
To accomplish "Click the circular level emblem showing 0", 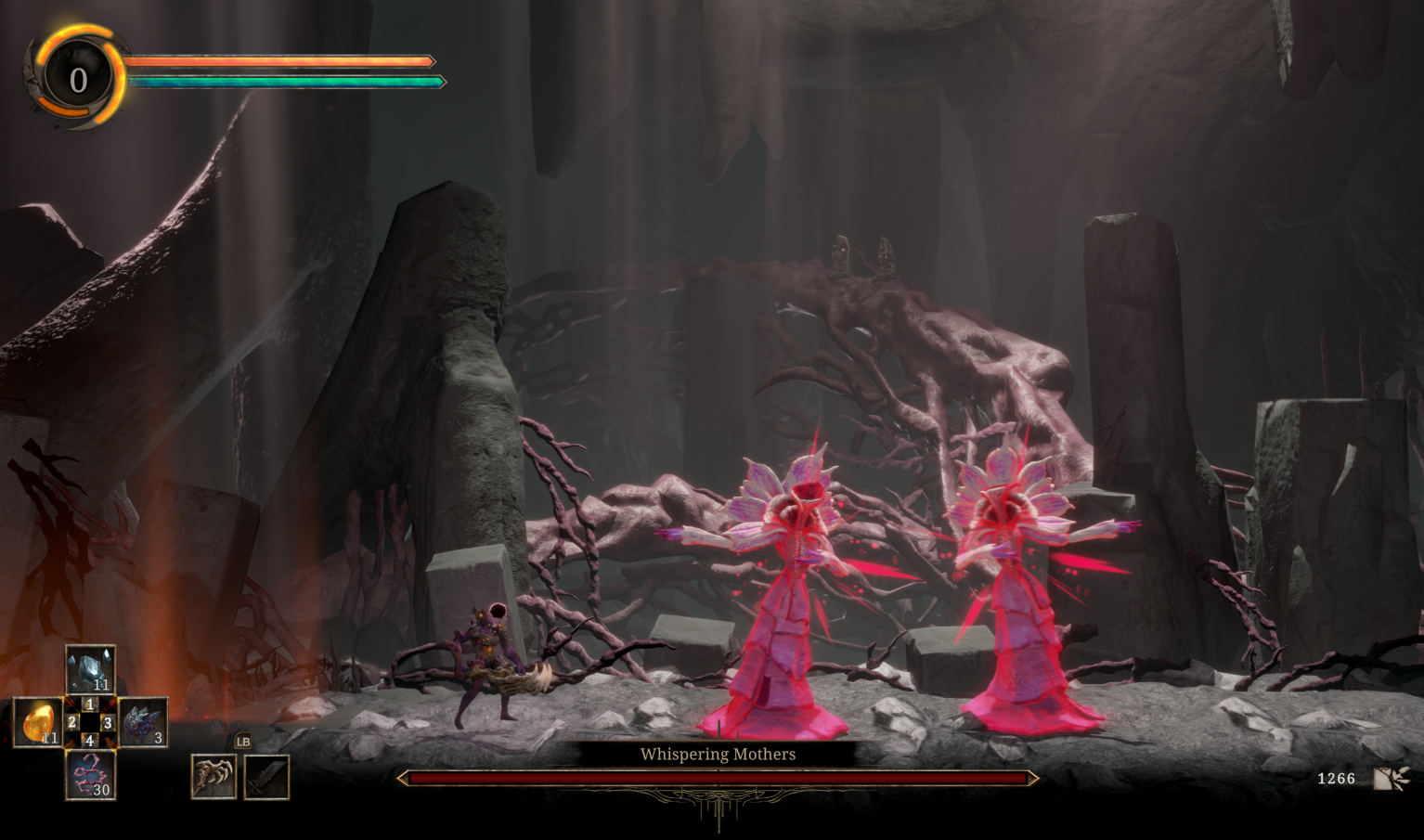I will [78, 80].
